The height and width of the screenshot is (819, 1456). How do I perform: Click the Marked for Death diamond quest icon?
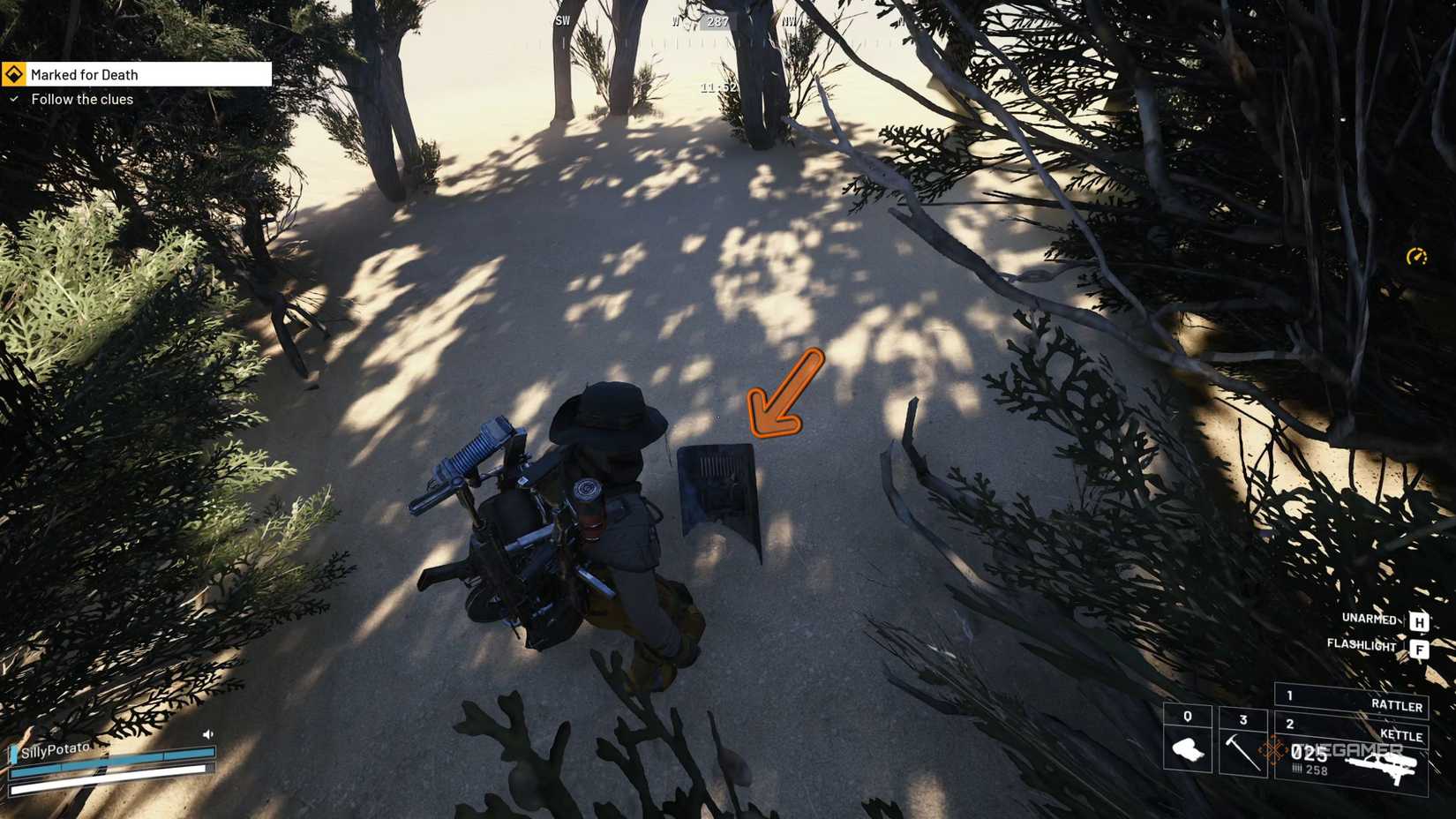click(x=13, y=74)
